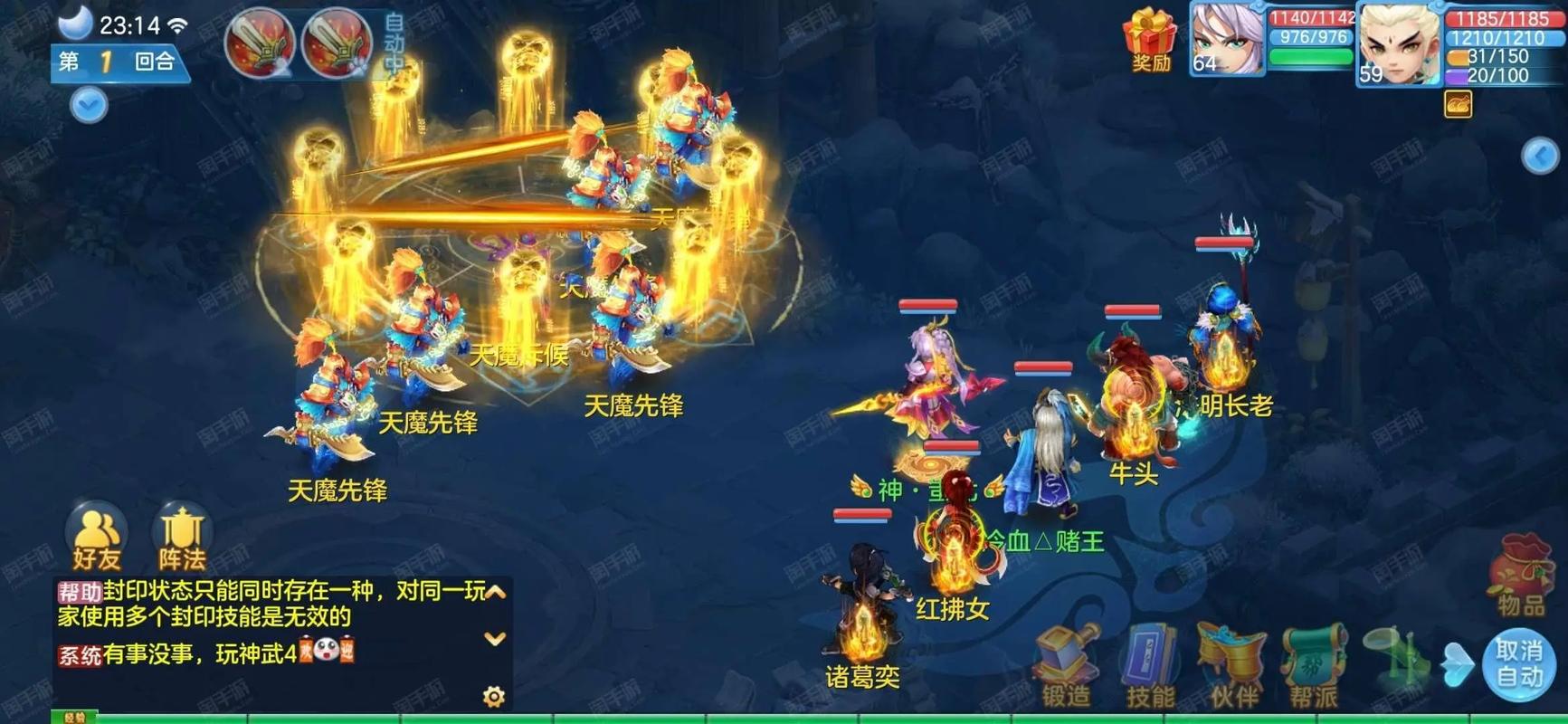Open the 好友 friends panel

pyautogui.click(x=98, y=538)
